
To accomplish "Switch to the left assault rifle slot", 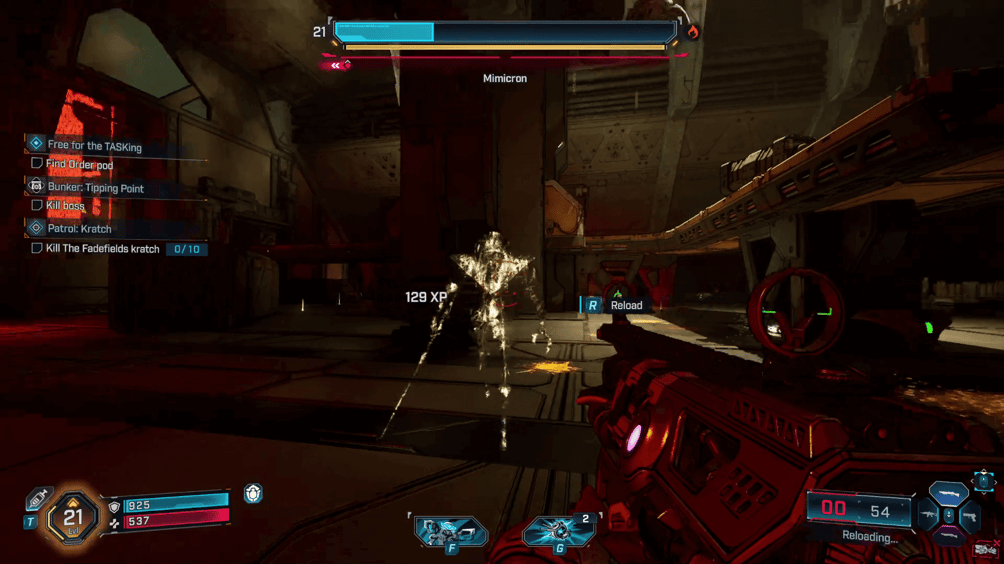I will coord(928,516).
